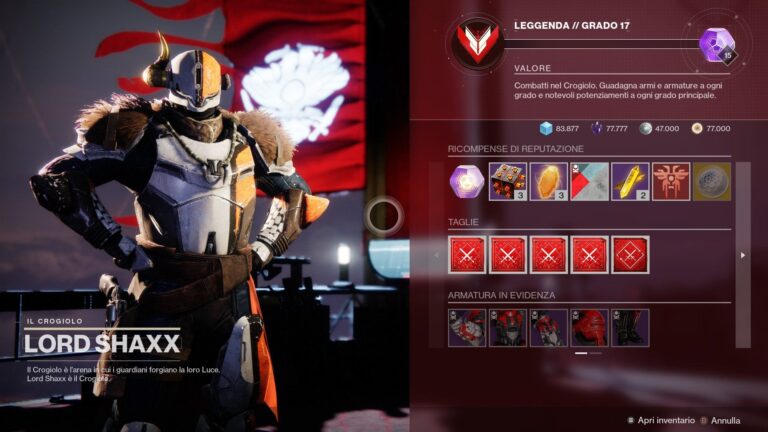
Task: Inspect the featured red gauntlets armor piece
Action: [467, 327]
